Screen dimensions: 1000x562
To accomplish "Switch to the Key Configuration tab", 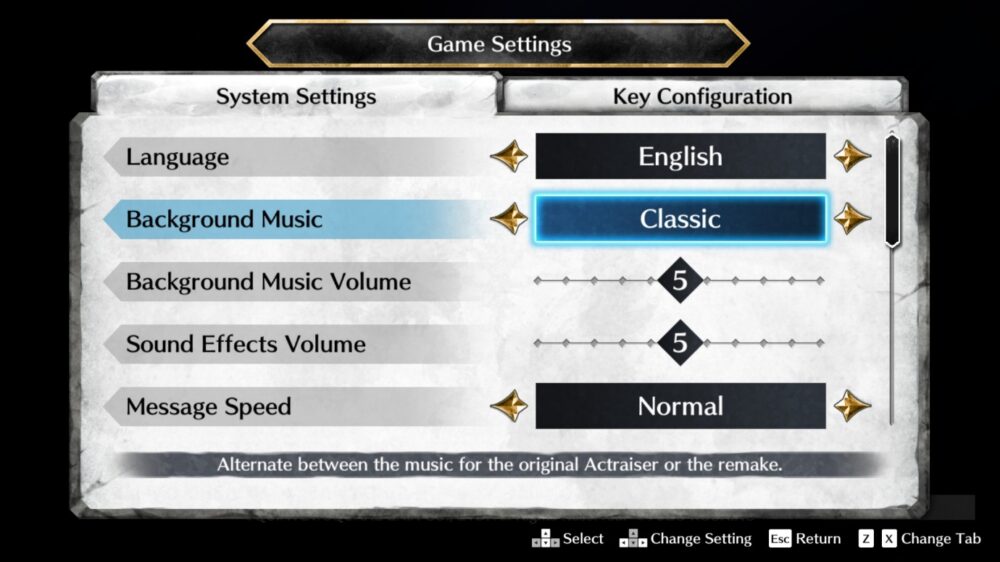I will (702, 97).
